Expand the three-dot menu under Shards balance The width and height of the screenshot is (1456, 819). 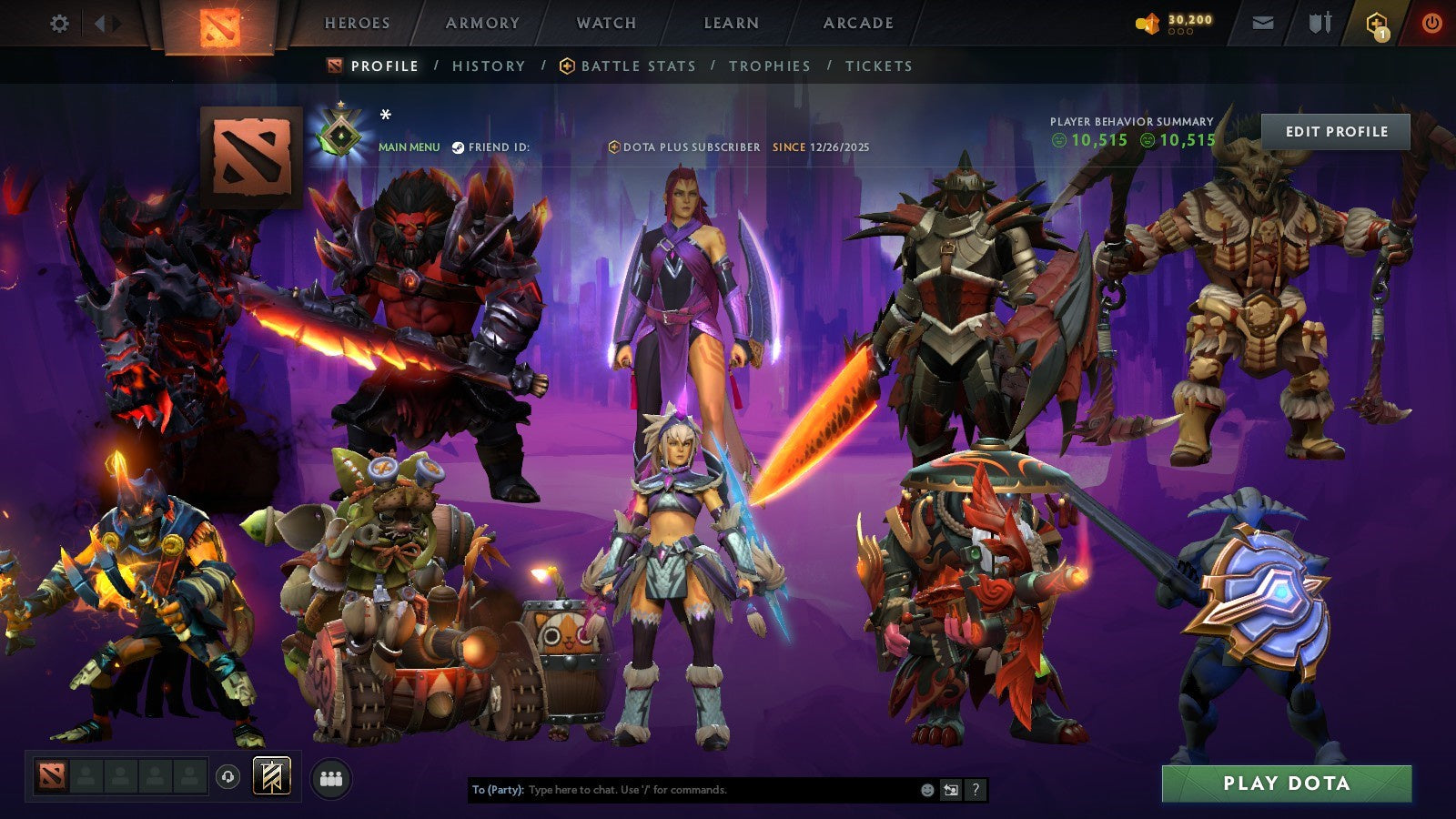pyautogui.click(x=1179, y=31)
